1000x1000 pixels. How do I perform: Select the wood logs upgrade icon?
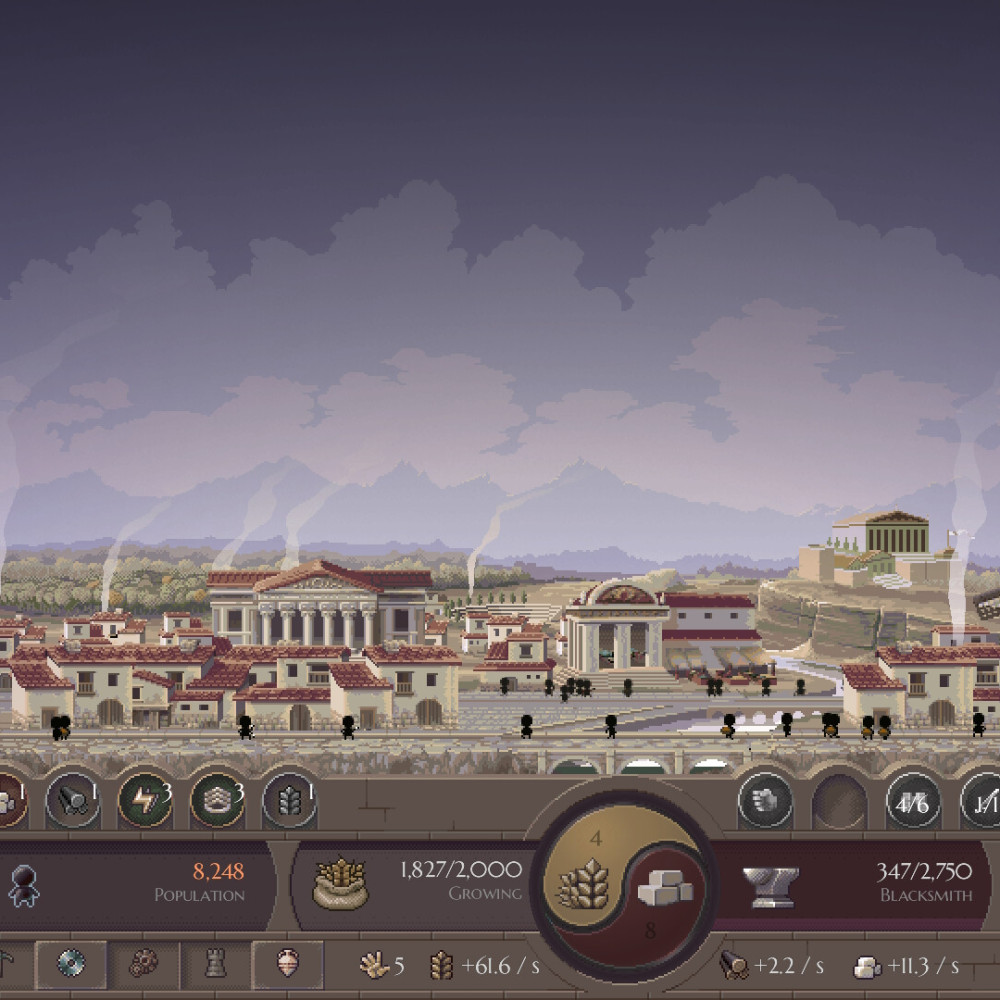pos(73,800)
